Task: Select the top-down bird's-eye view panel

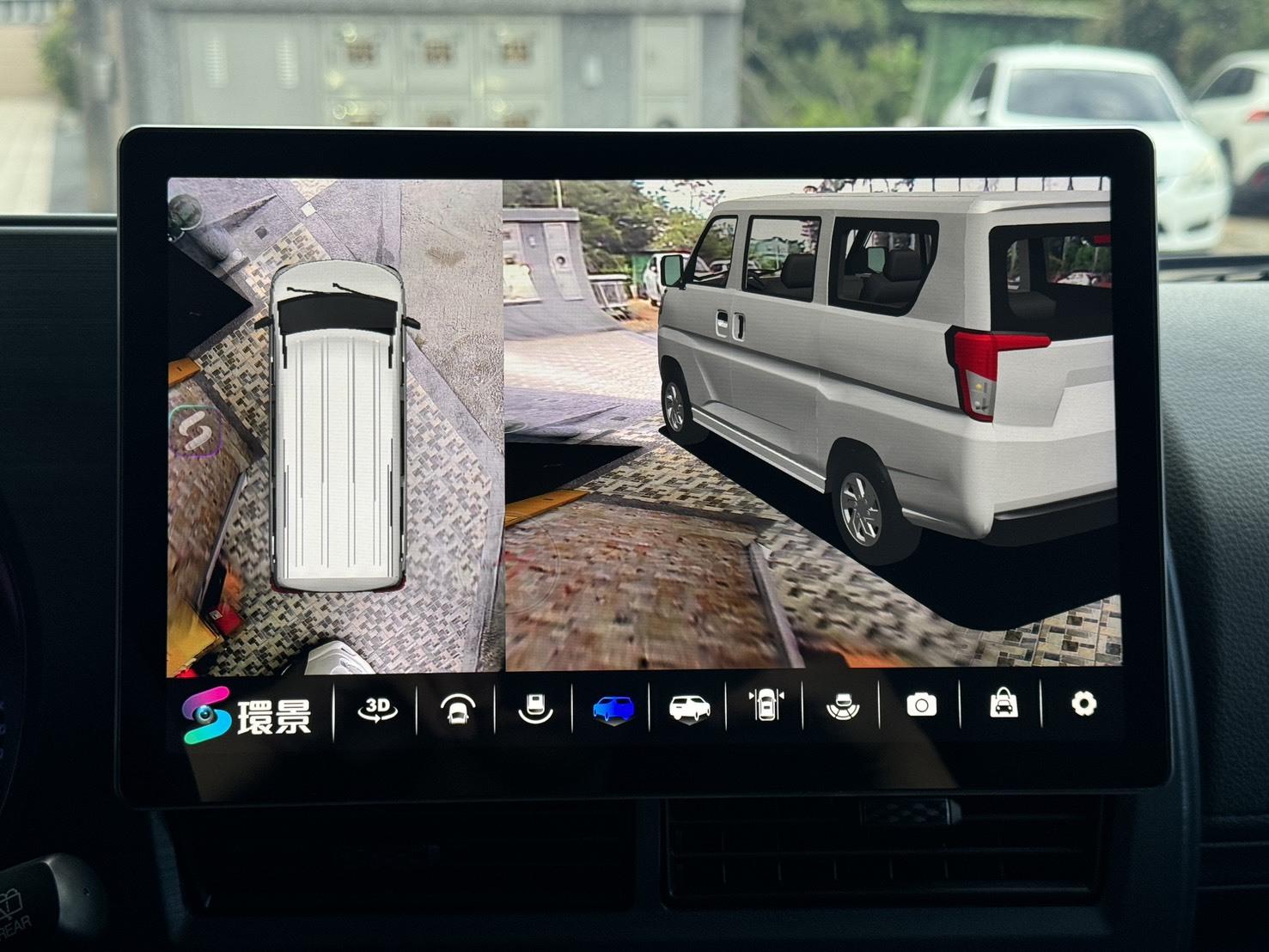Action: pos(335,424)
